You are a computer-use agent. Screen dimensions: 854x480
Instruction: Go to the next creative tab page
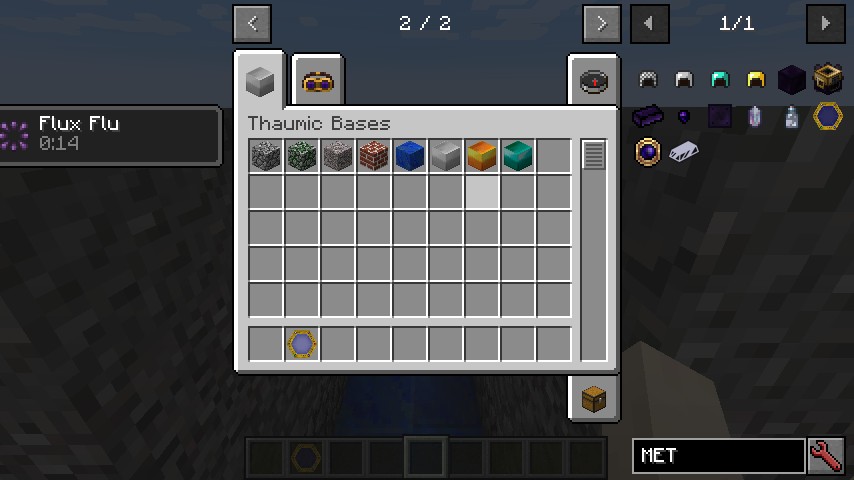tap(600, 23)
